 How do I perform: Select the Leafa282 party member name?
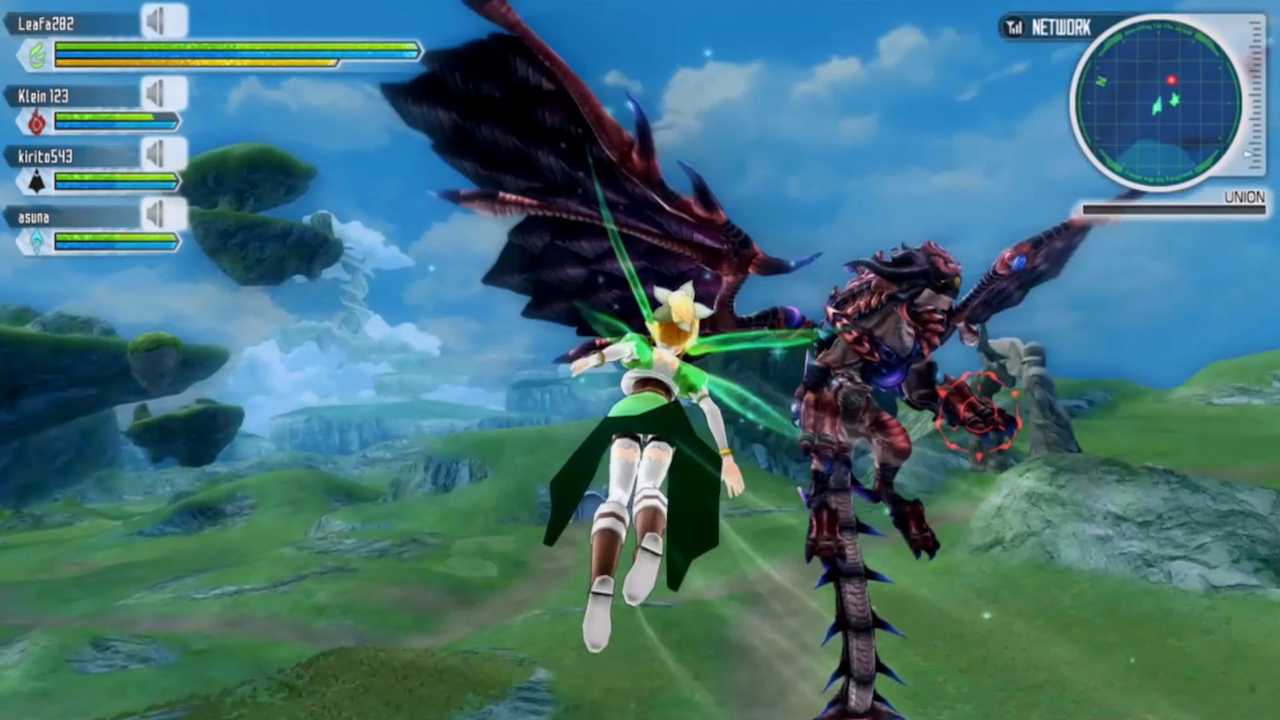46,23
